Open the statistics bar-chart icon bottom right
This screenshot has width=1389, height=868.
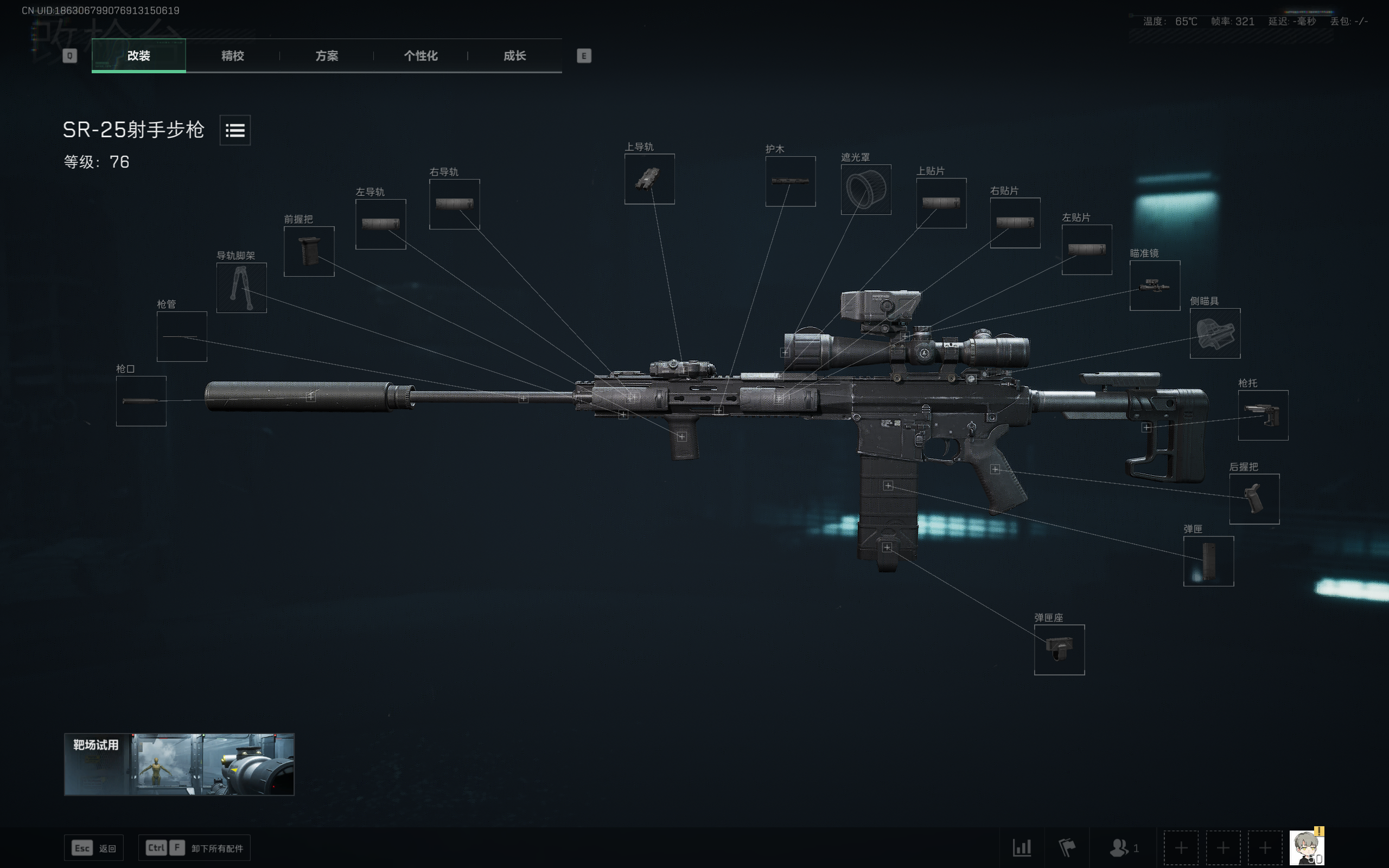[x=1023, y=847]
